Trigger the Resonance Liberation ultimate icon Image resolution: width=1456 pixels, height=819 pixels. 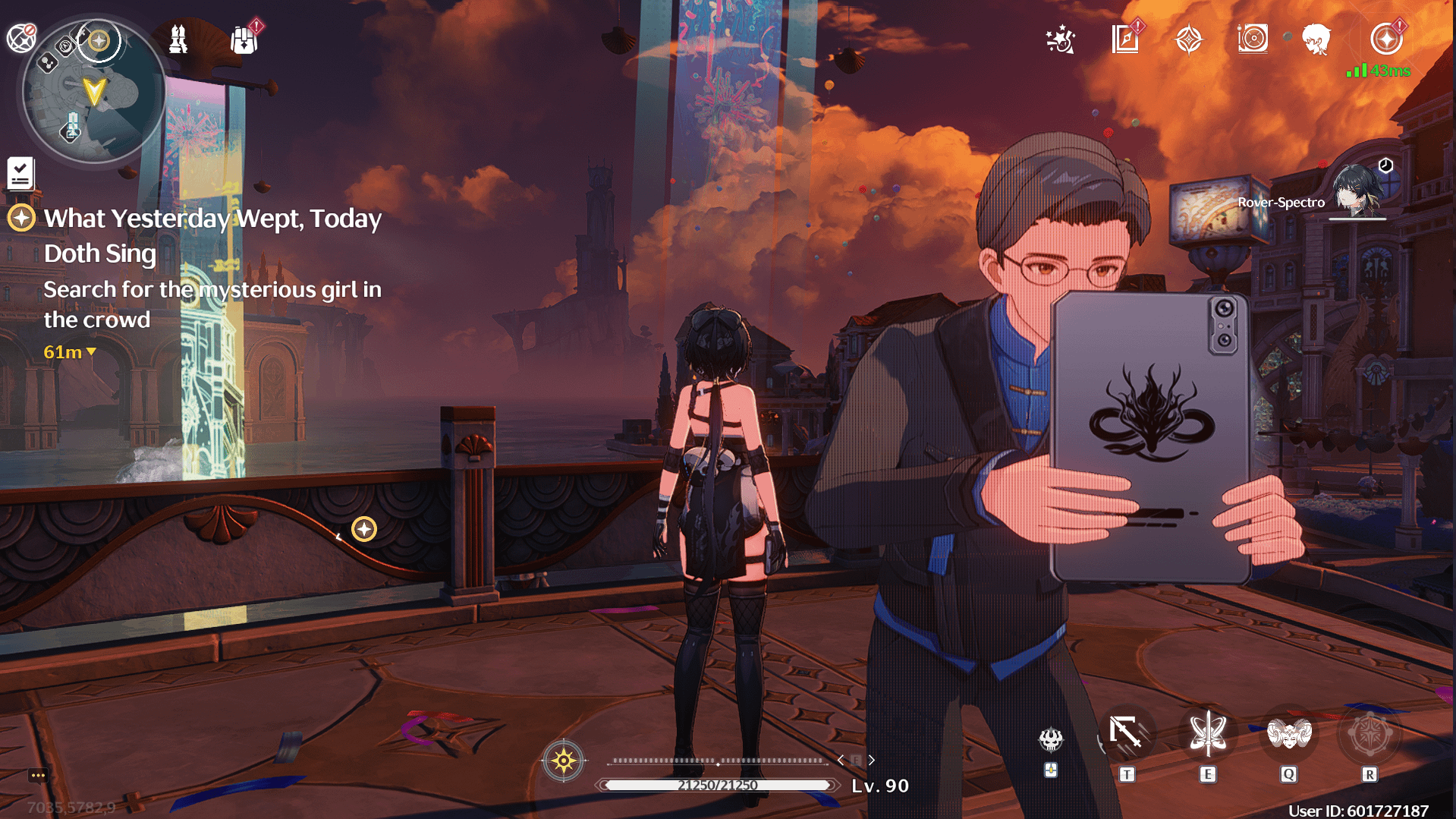1369,735
